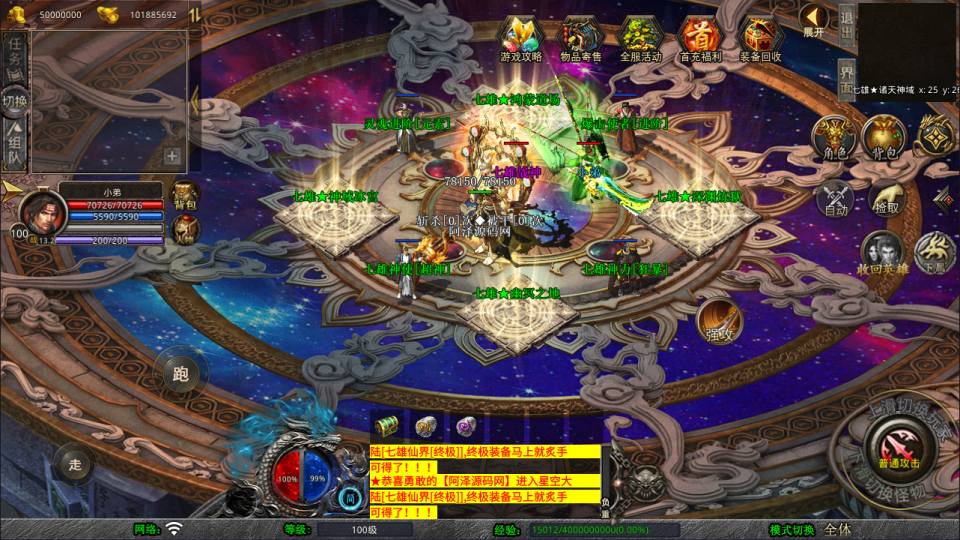Toggle 走 walk movement mode

(74, 463)
